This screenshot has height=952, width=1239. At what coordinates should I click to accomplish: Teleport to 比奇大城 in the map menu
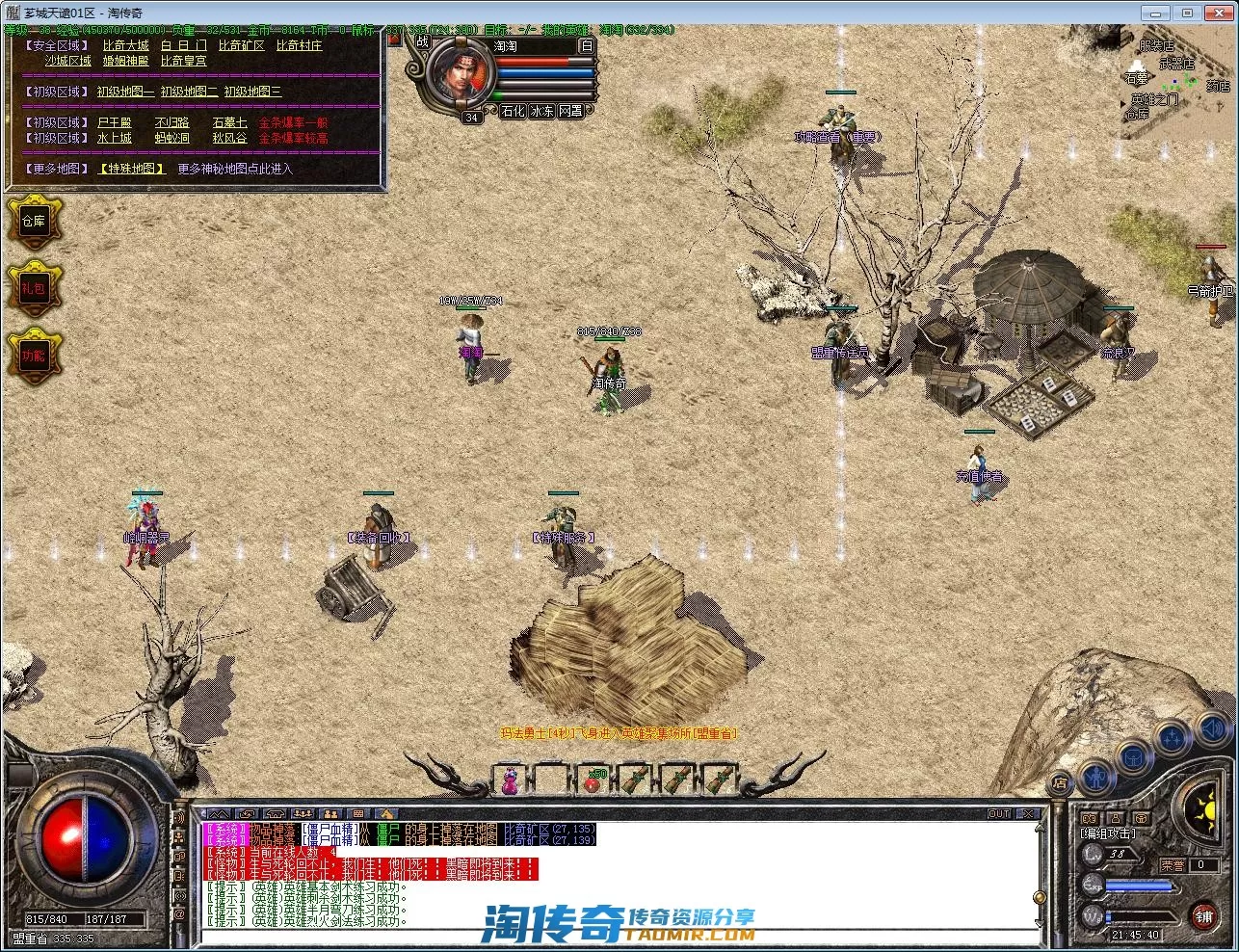coord(126,45)
